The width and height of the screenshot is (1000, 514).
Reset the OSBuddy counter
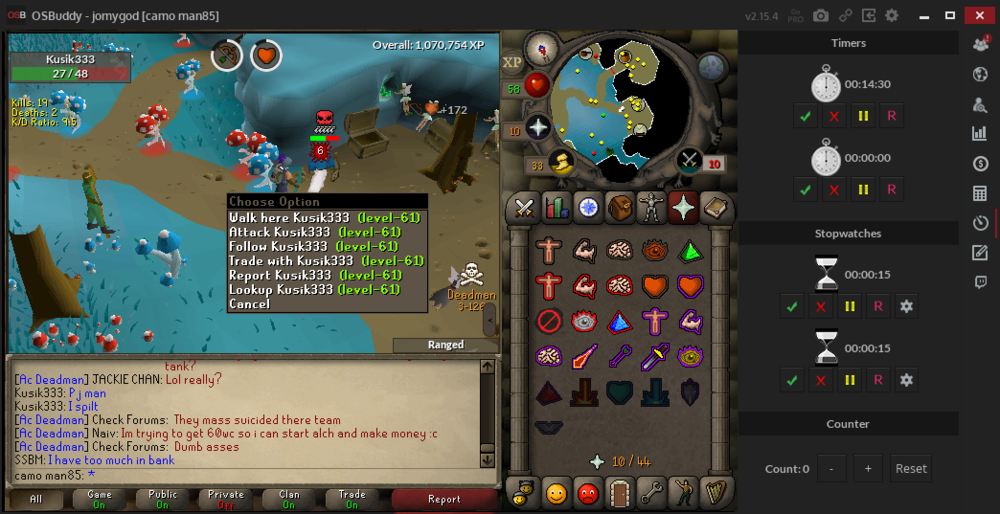tap(910, 468)
